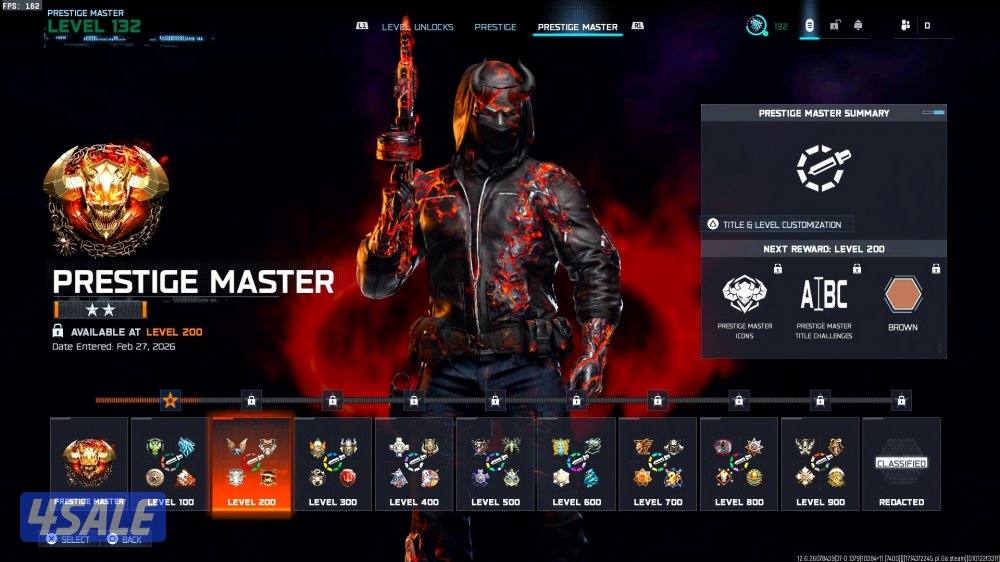Switch to the Level Unlocks tab

coord(419,27)
